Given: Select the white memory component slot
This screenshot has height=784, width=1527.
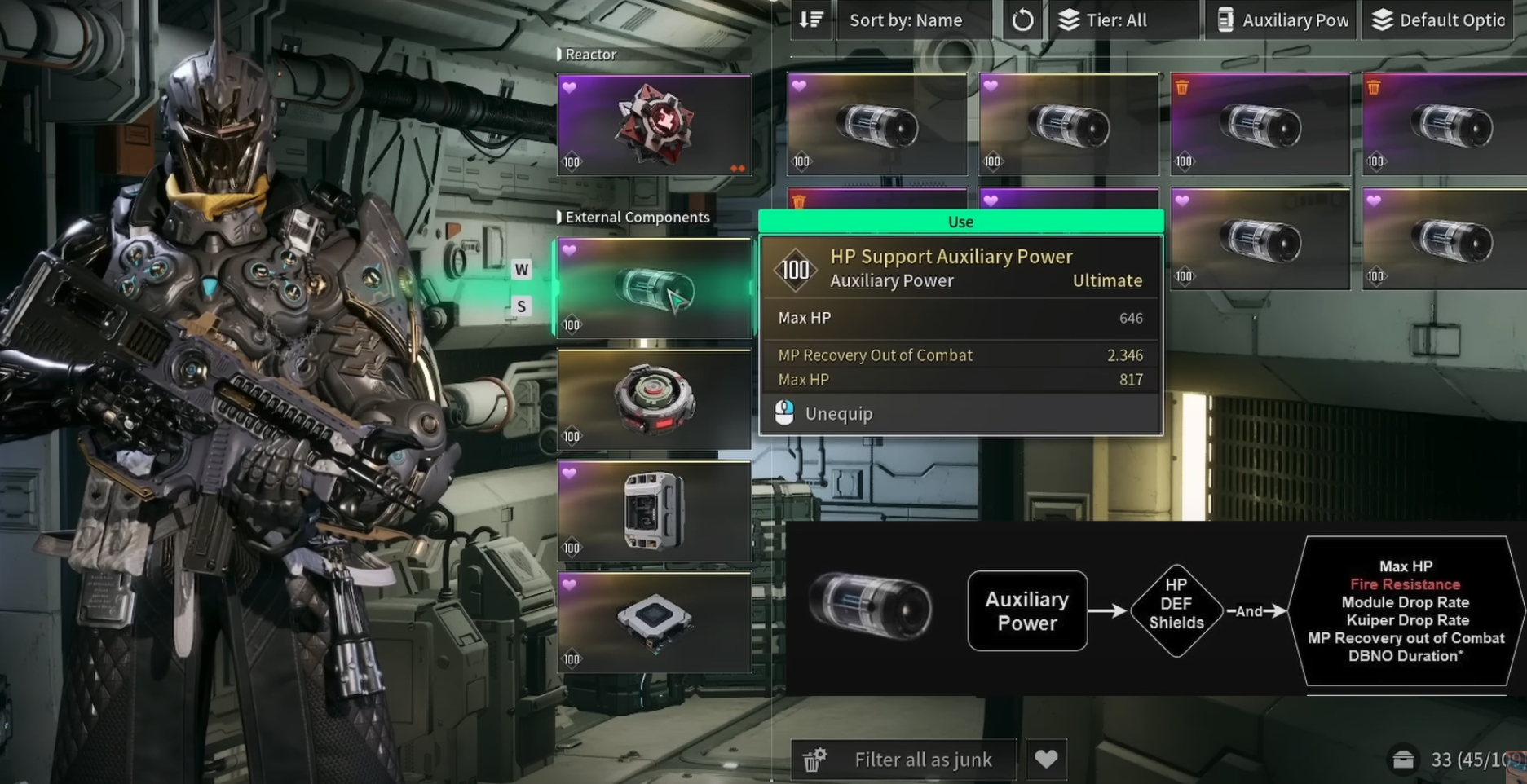Looking at the screenshot, I should coord(654,511).
